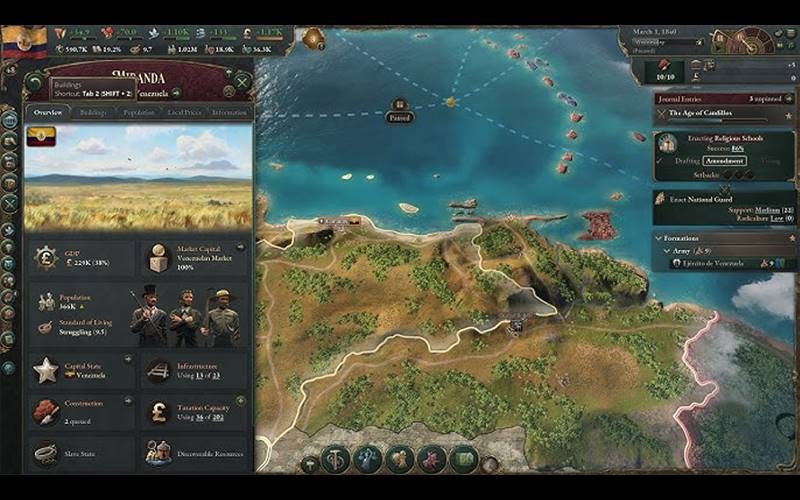
Task: Switch to the Overview tab
Action: click(48, 113)
